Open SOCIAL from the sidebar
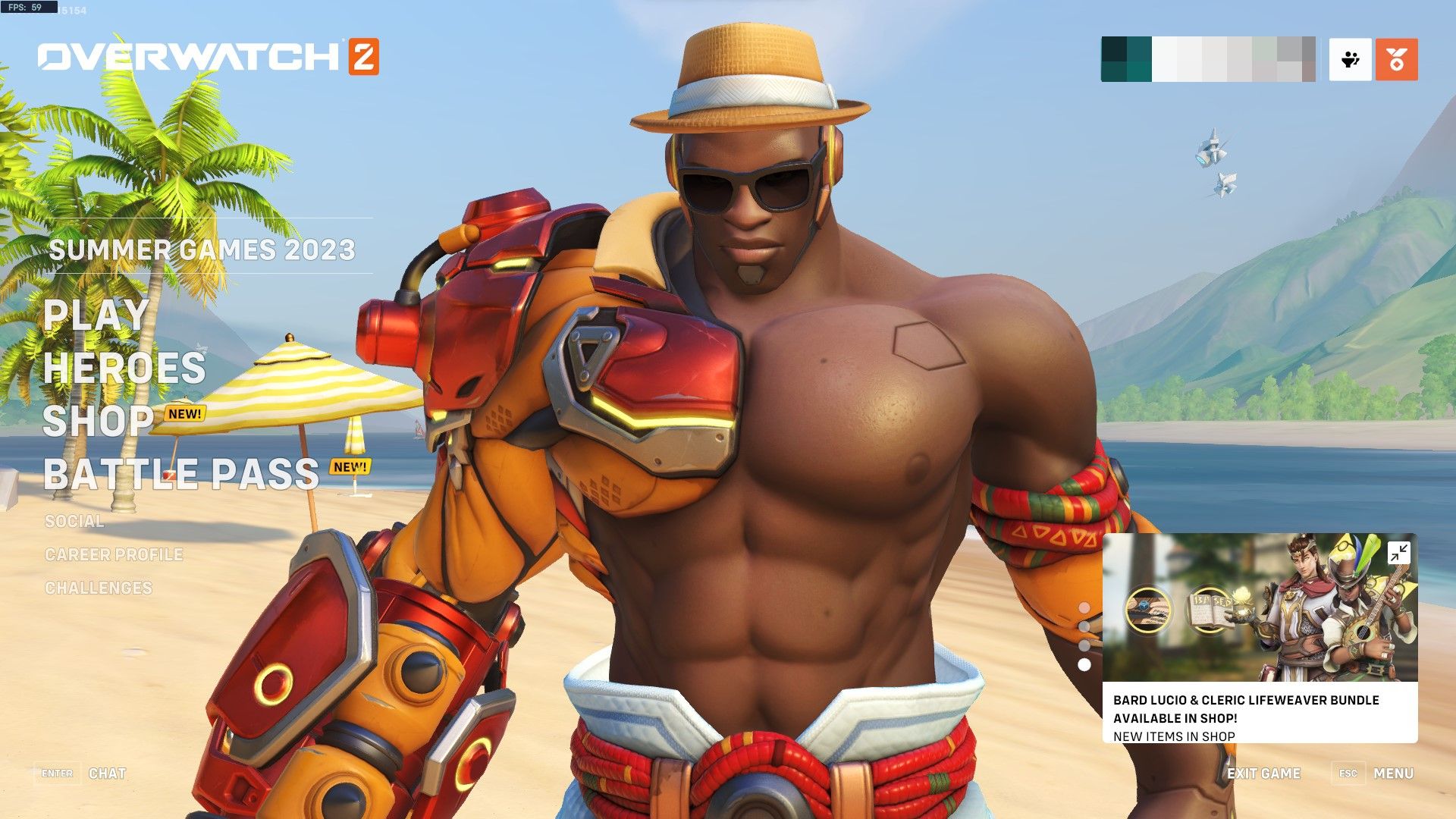This screenshot has width=1456, height=819. [75, 522]
